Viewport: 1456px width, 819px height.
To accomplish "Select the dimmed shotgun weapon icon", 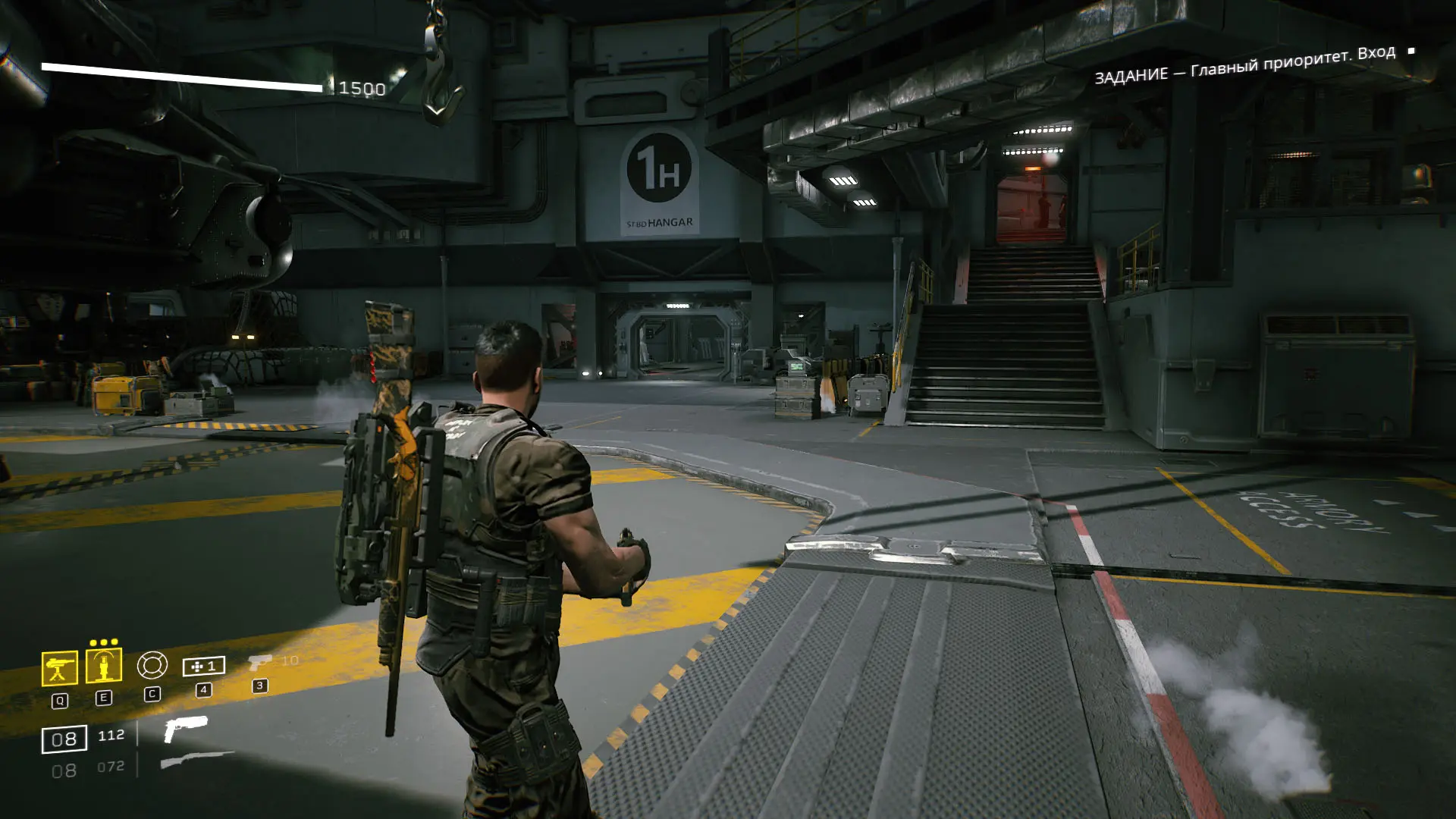I will 197,760.
